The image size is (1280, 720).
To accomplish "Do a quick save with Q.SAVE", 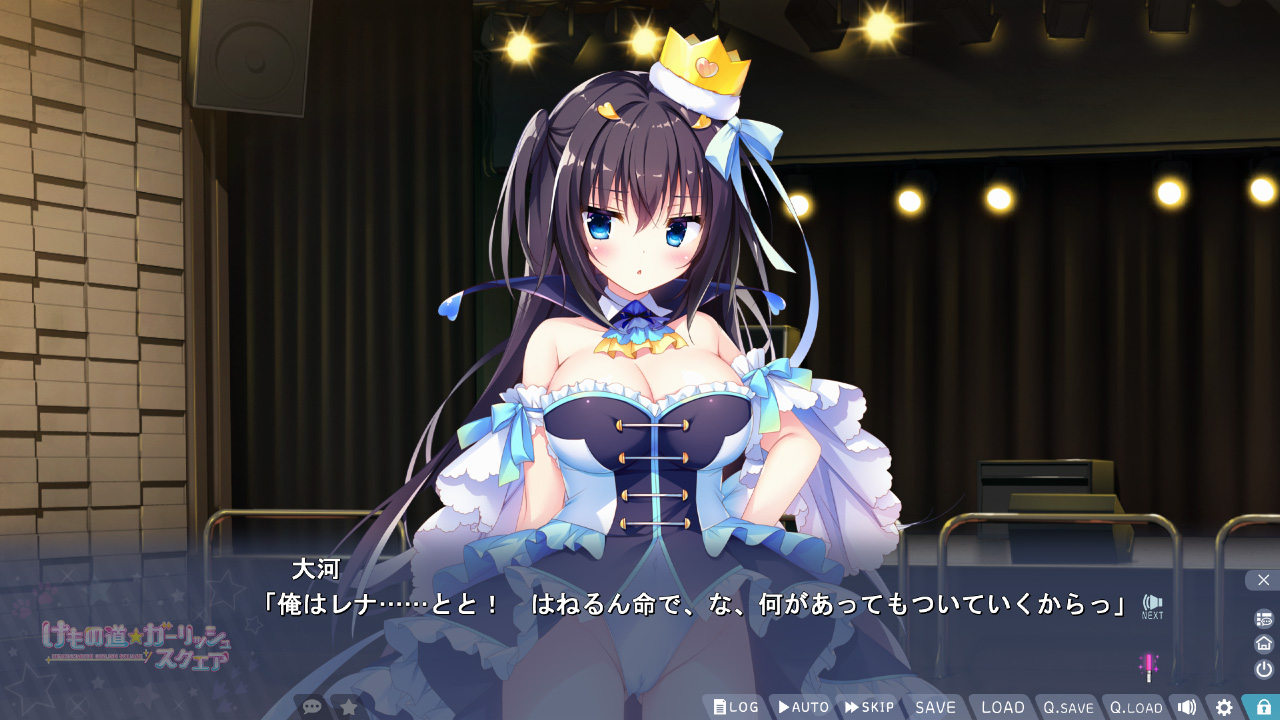I will click(1068, 707).
